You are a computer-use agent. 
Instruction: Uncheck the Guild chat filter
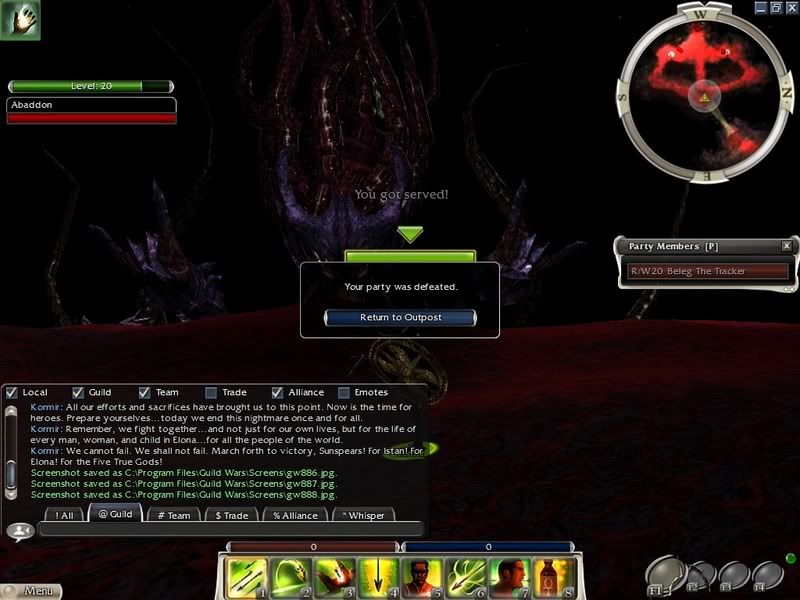(78, 392)
